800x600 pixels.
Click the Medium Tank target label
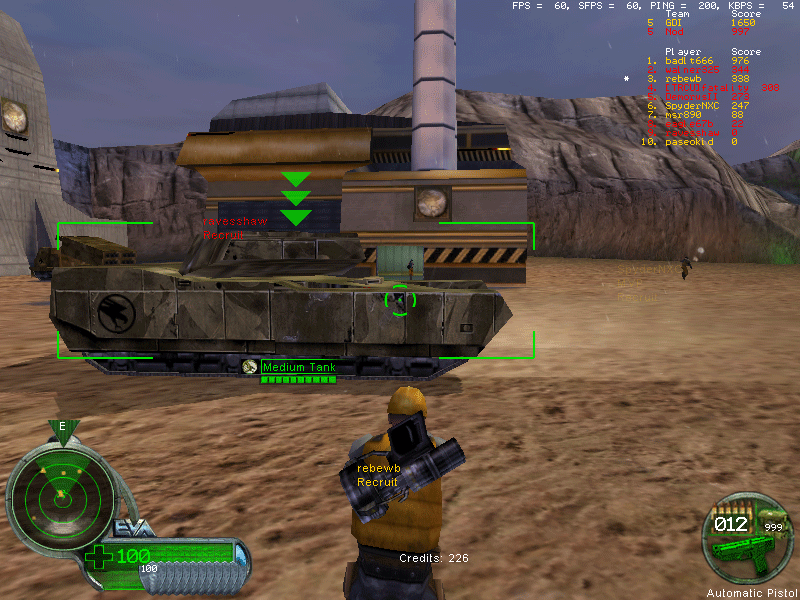click(298, 368)
